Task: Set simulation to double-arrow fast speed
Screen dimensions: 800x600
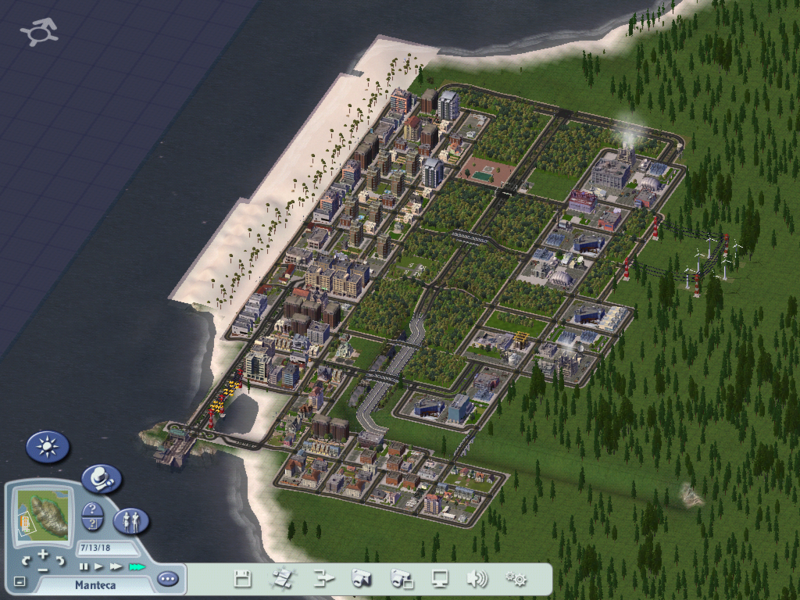Action: click(x=115, y=567)
